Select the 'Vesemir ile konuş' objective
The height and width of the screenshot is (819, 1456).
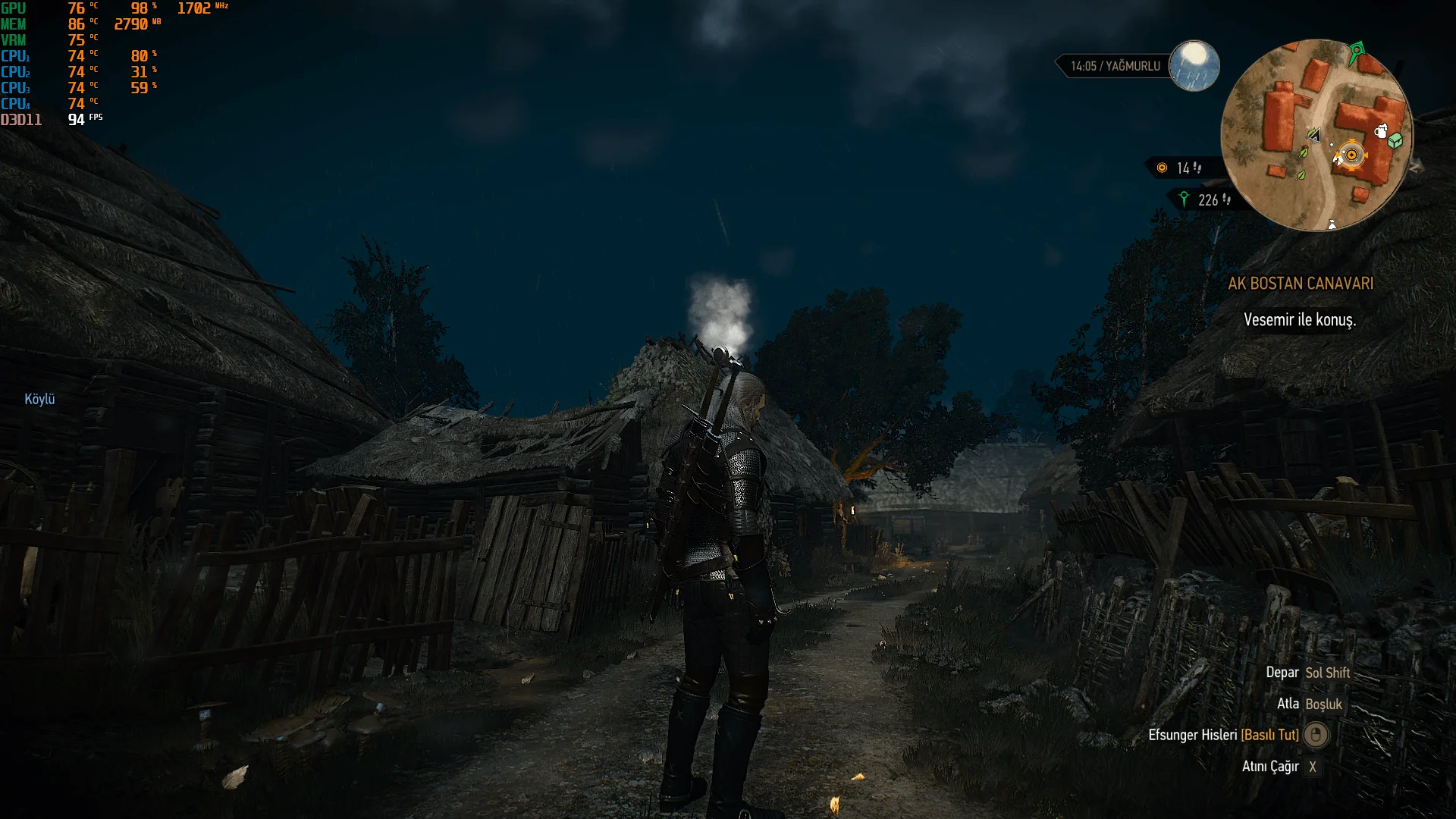coord(1300,320)
